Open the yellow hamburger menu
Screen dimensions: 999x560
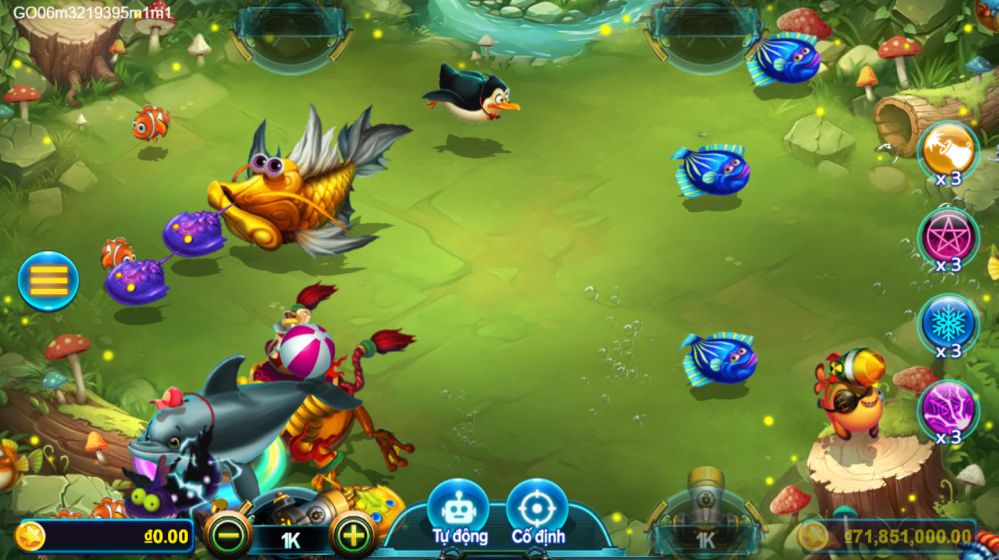point(47,281)
